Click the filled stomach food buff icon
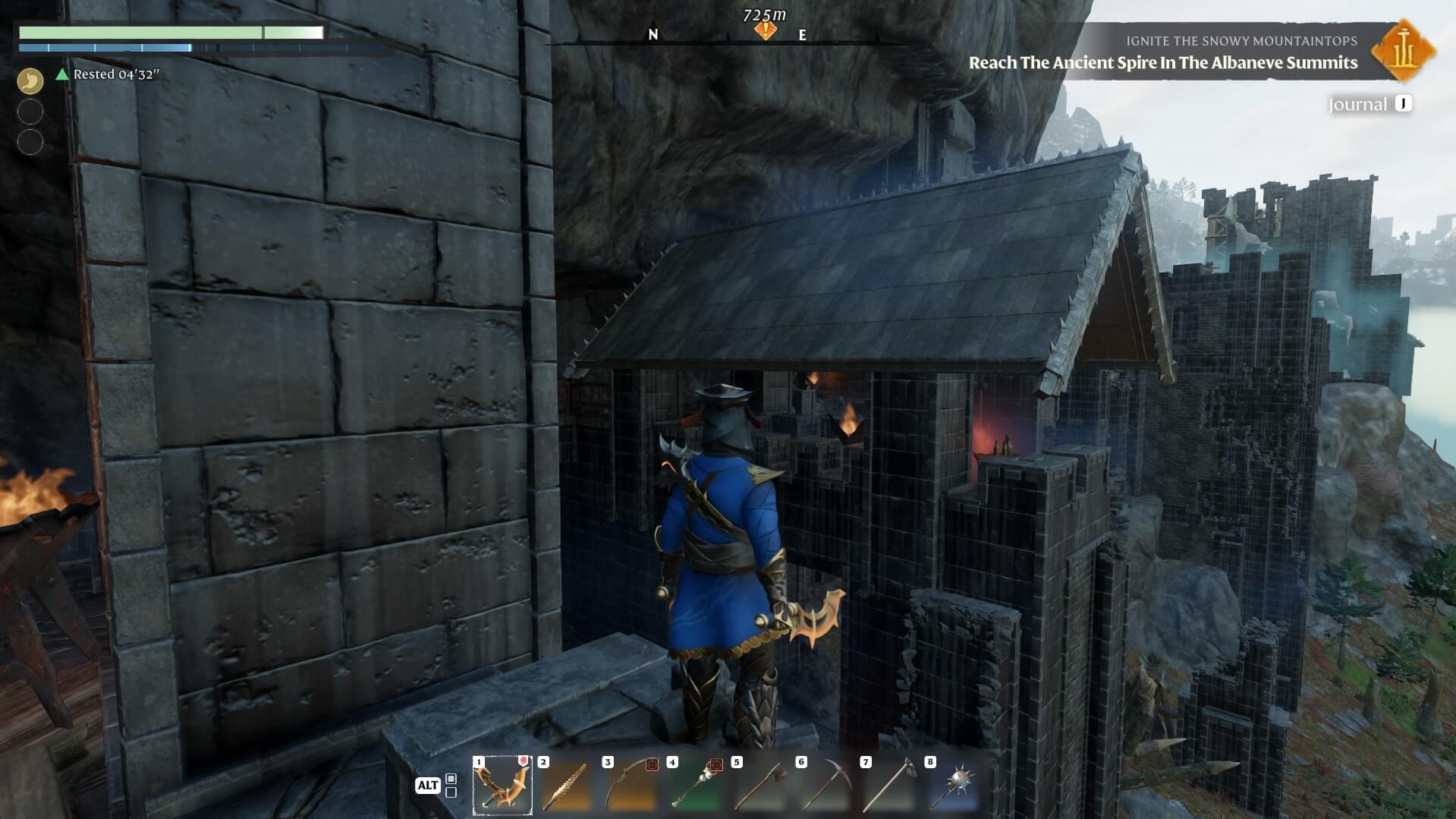The height and width of the screenshot is (819, 1456). [30, 80]
